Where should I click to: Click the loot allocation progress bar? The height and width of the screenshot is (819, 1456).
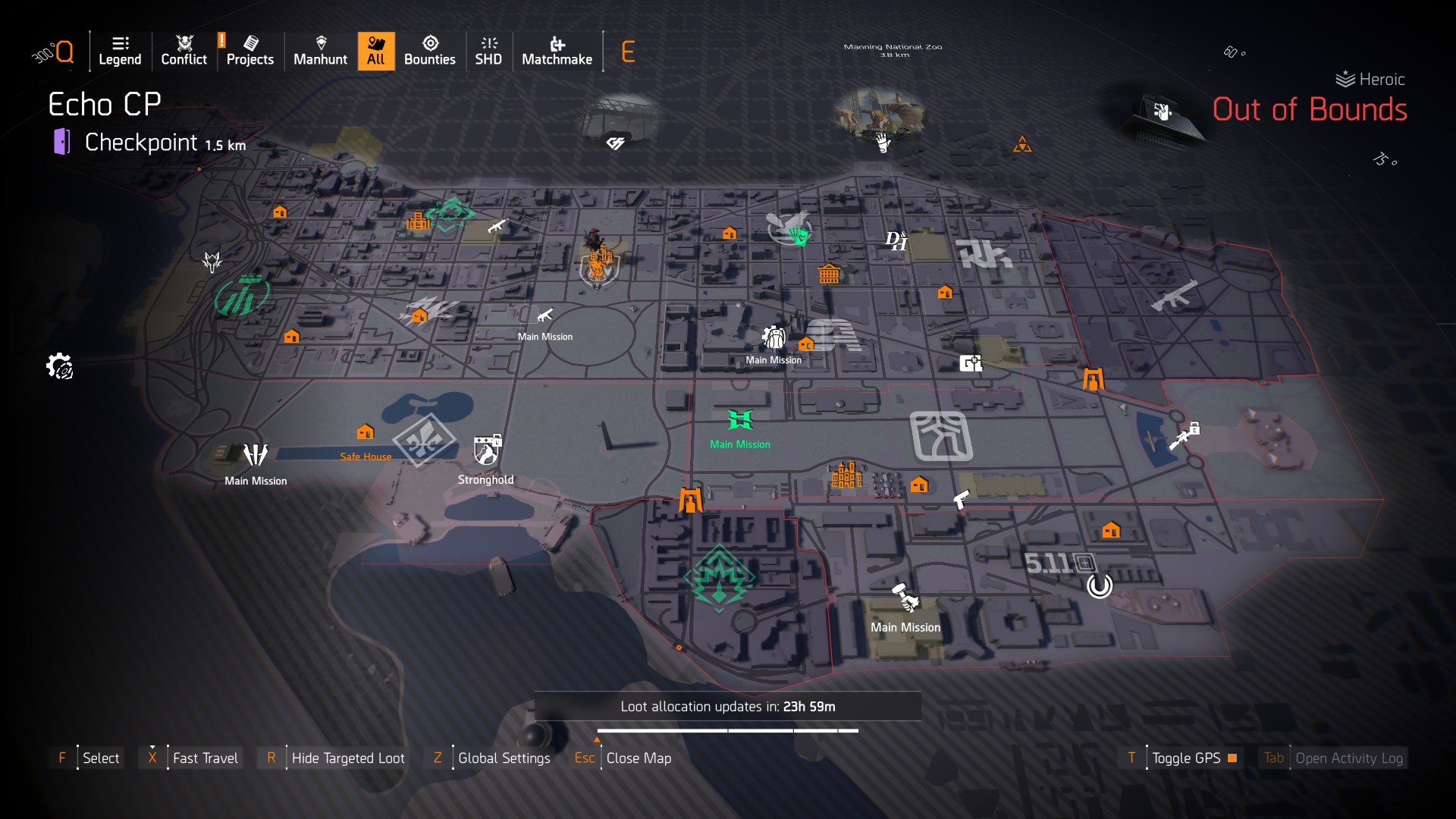pyautogui.click(x=726, y=730)
